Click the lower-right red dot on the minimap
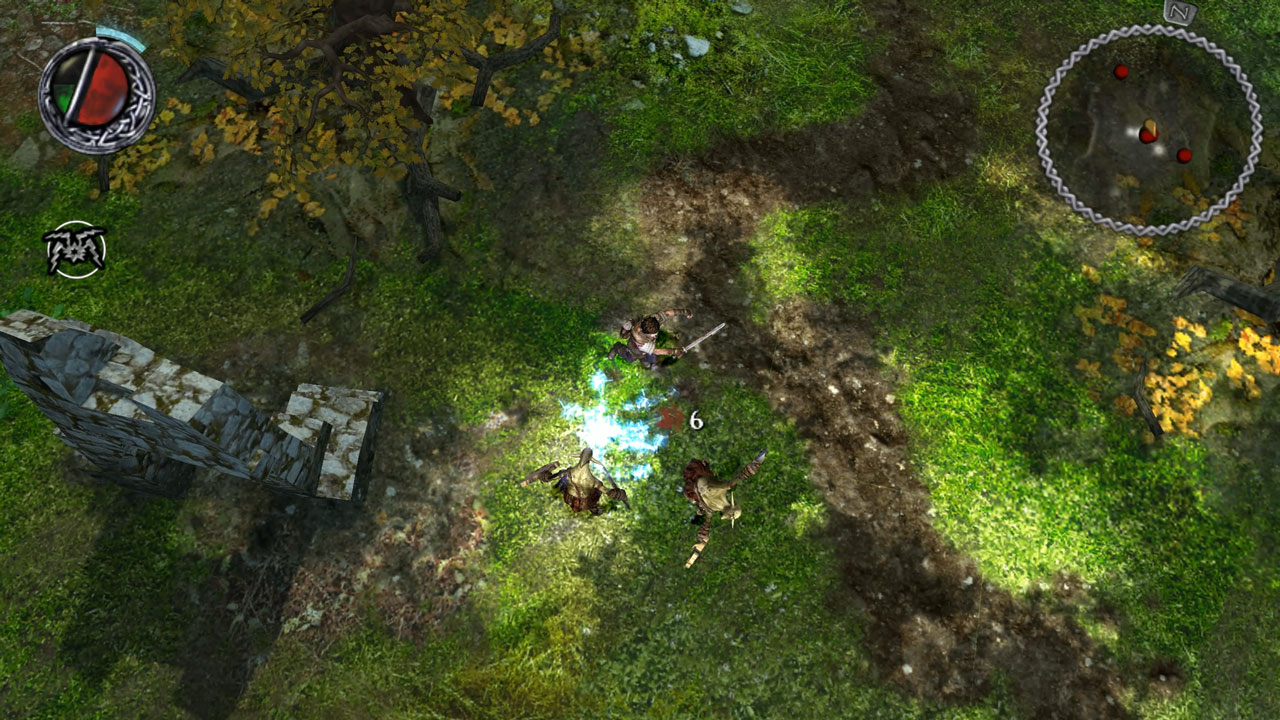The height and width of the screenshot is (720, 1280). 1184,156
